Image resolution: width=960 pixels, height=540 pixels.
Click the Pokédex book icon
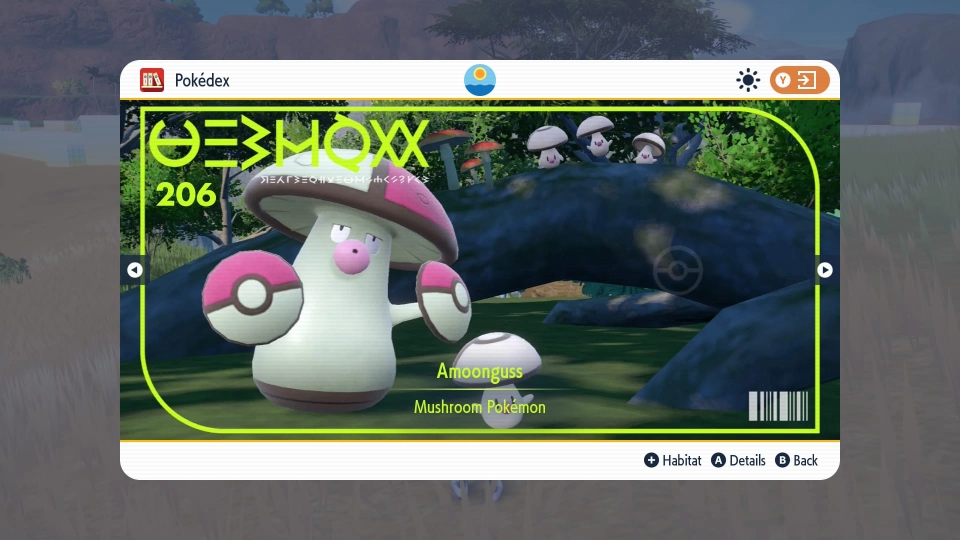(152, 80)
